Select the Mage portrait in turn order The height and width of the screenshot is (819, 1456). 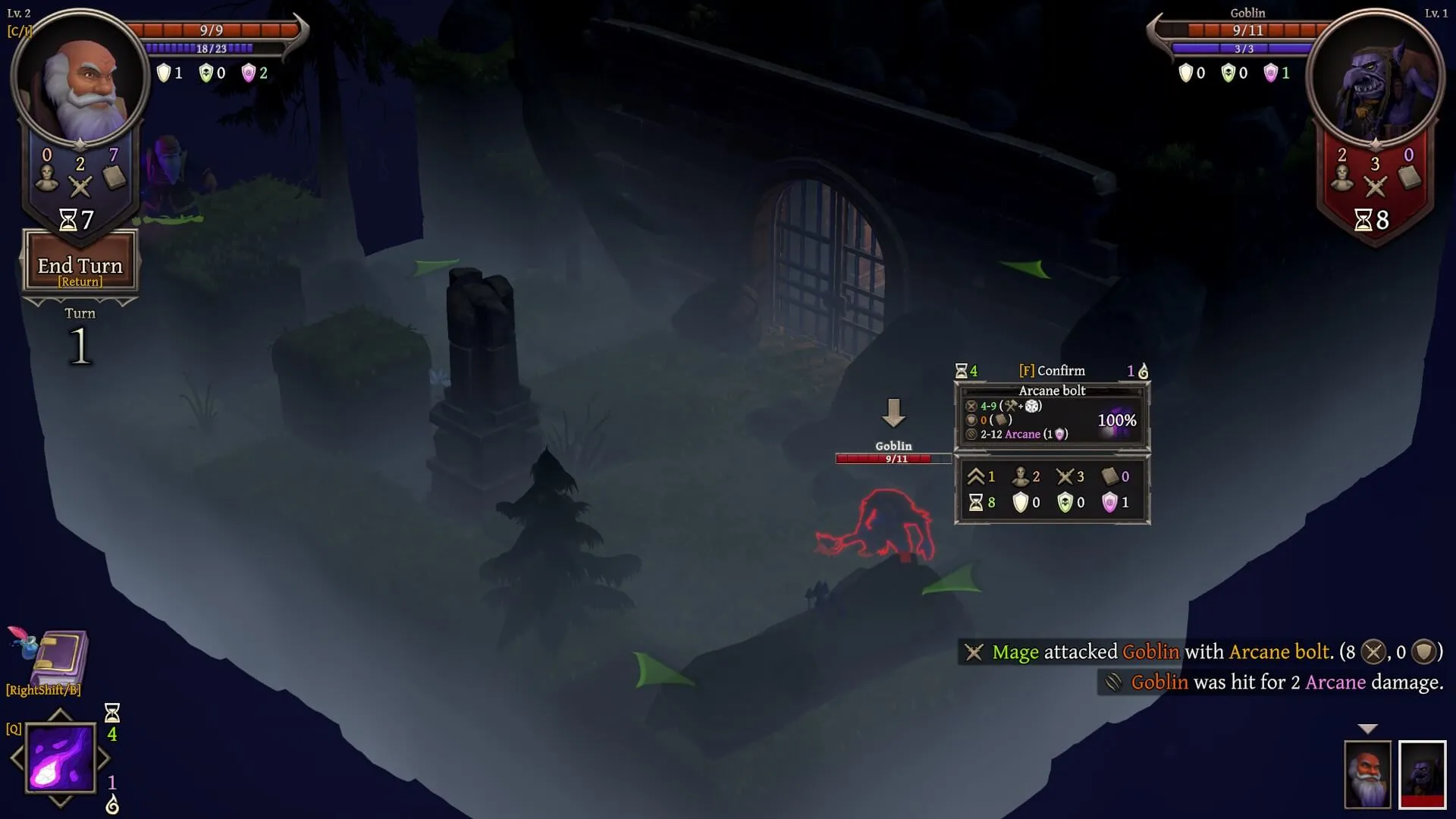click(1367, 774)
